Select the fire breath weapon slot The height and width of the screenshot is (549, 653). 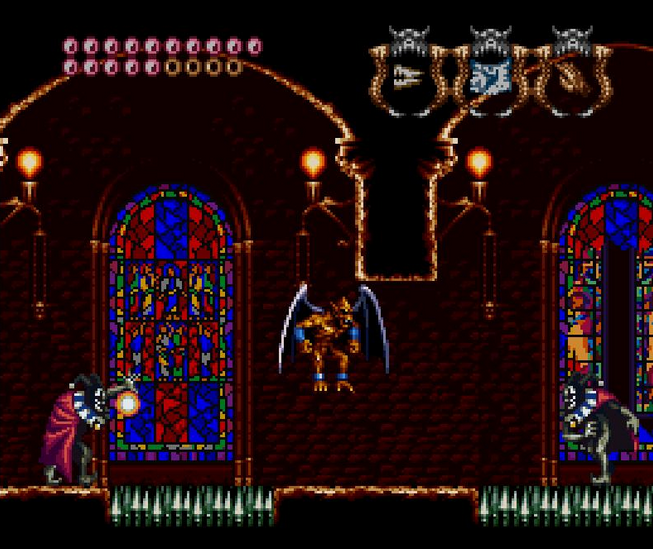[x=409, y=76]
